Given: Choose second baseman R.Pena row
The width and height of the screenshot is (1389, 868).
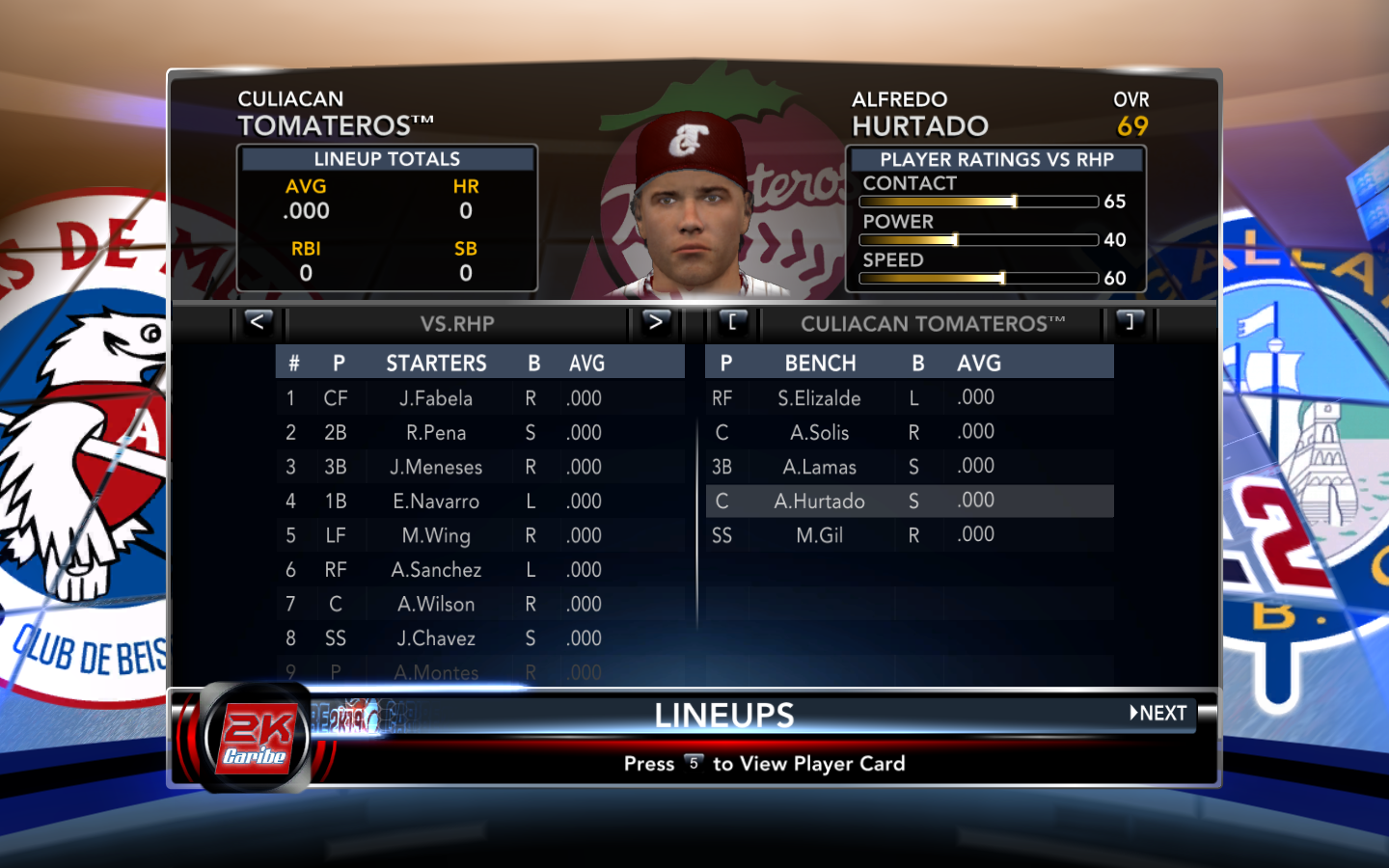Looking at the screenshot, I should pos(436,433).
